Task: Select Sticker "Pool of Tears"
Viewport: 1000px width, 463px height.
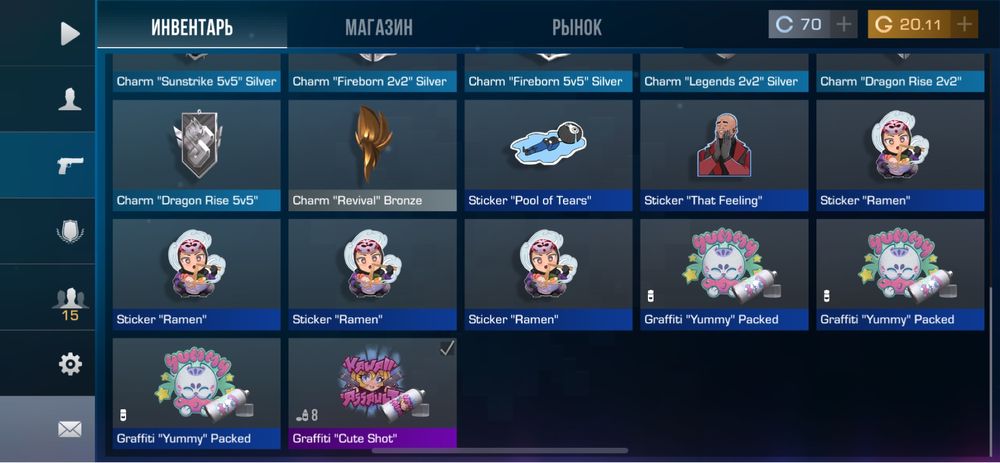Action: pos(548,155)
